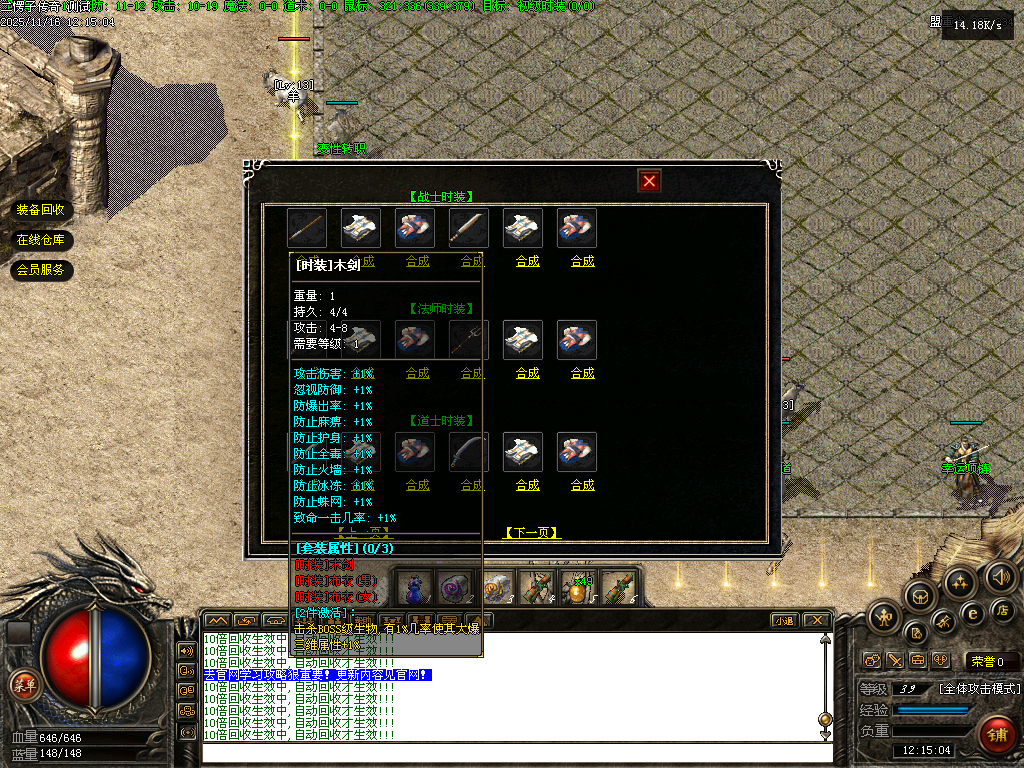Open the character equipment panel button

(x=885, y=617)
